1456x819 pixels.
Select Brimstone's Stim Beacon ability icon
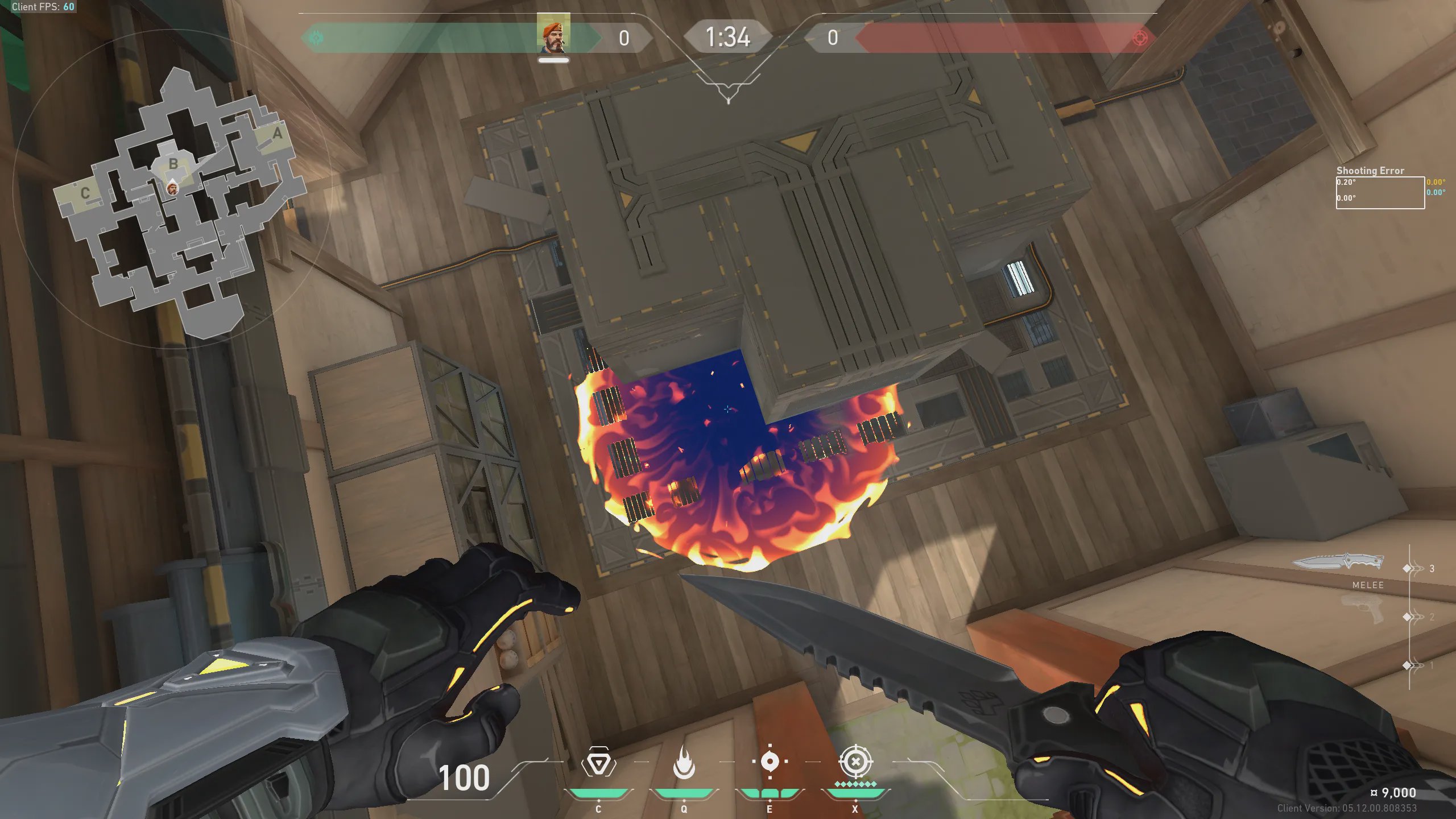[x=598, y=763]
